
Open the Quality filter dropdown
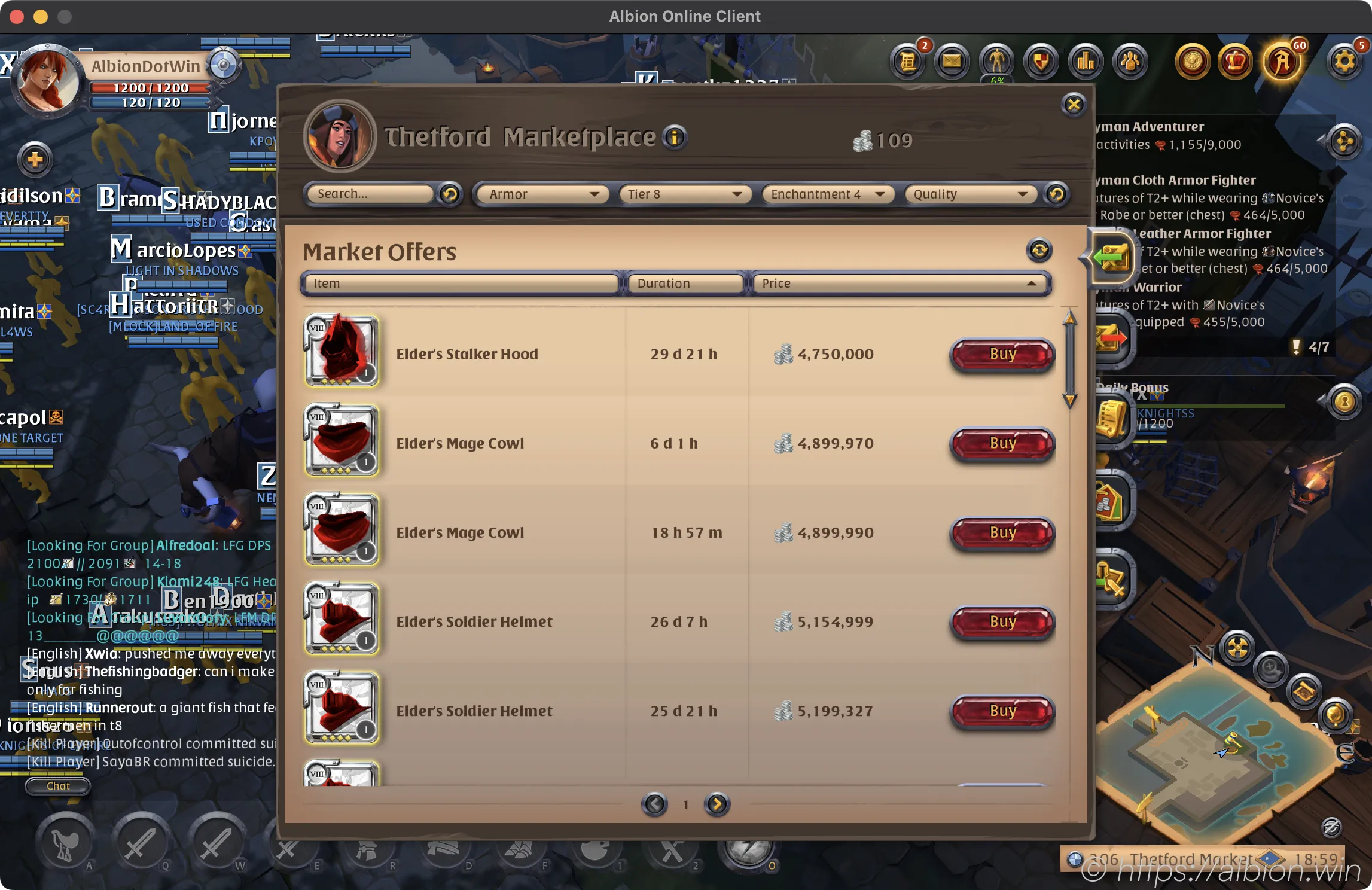[x=969, y=194]
